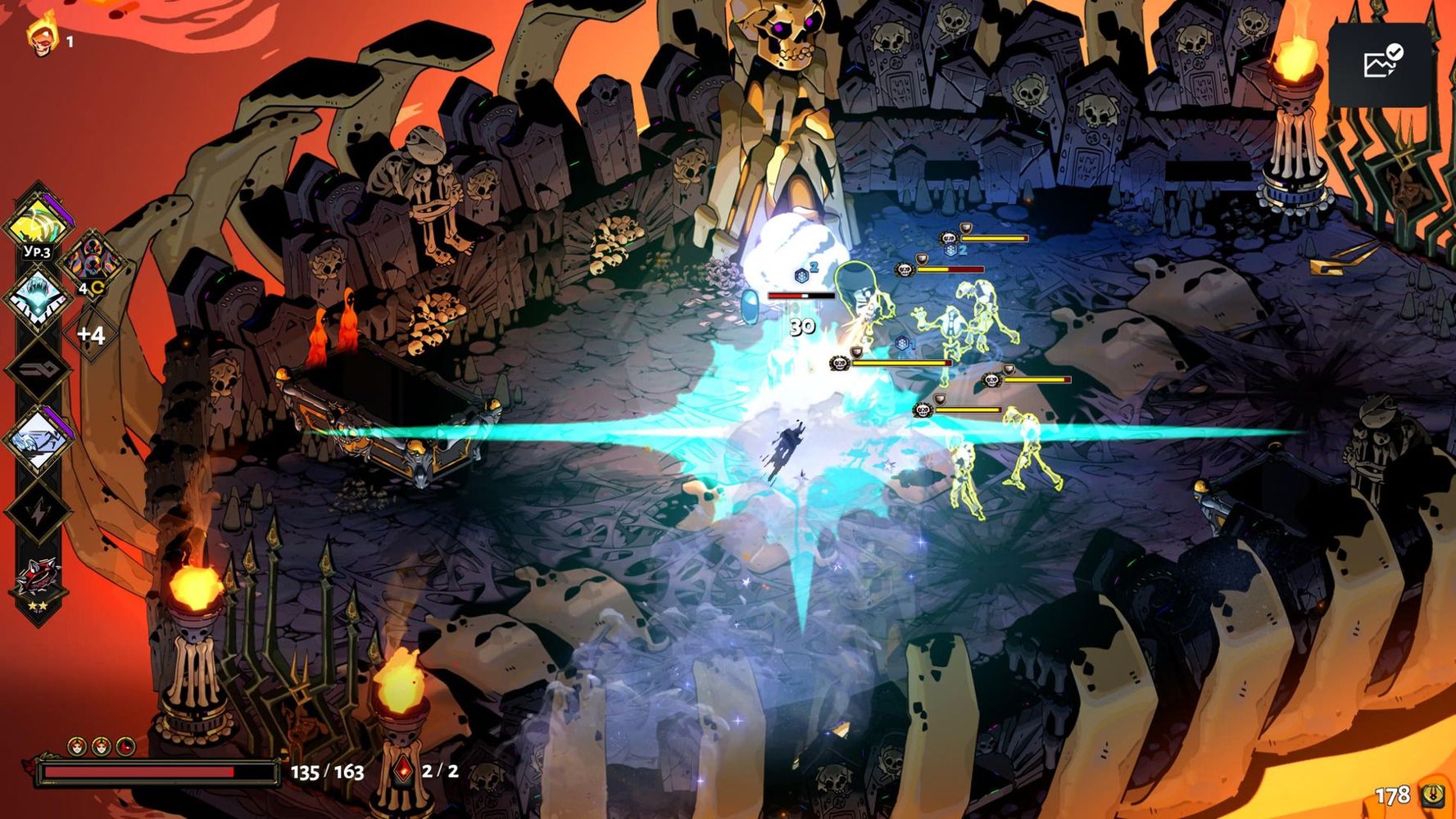Select the icy special boon icon
Screen dimensions: 1456x819
click(38, 296)
